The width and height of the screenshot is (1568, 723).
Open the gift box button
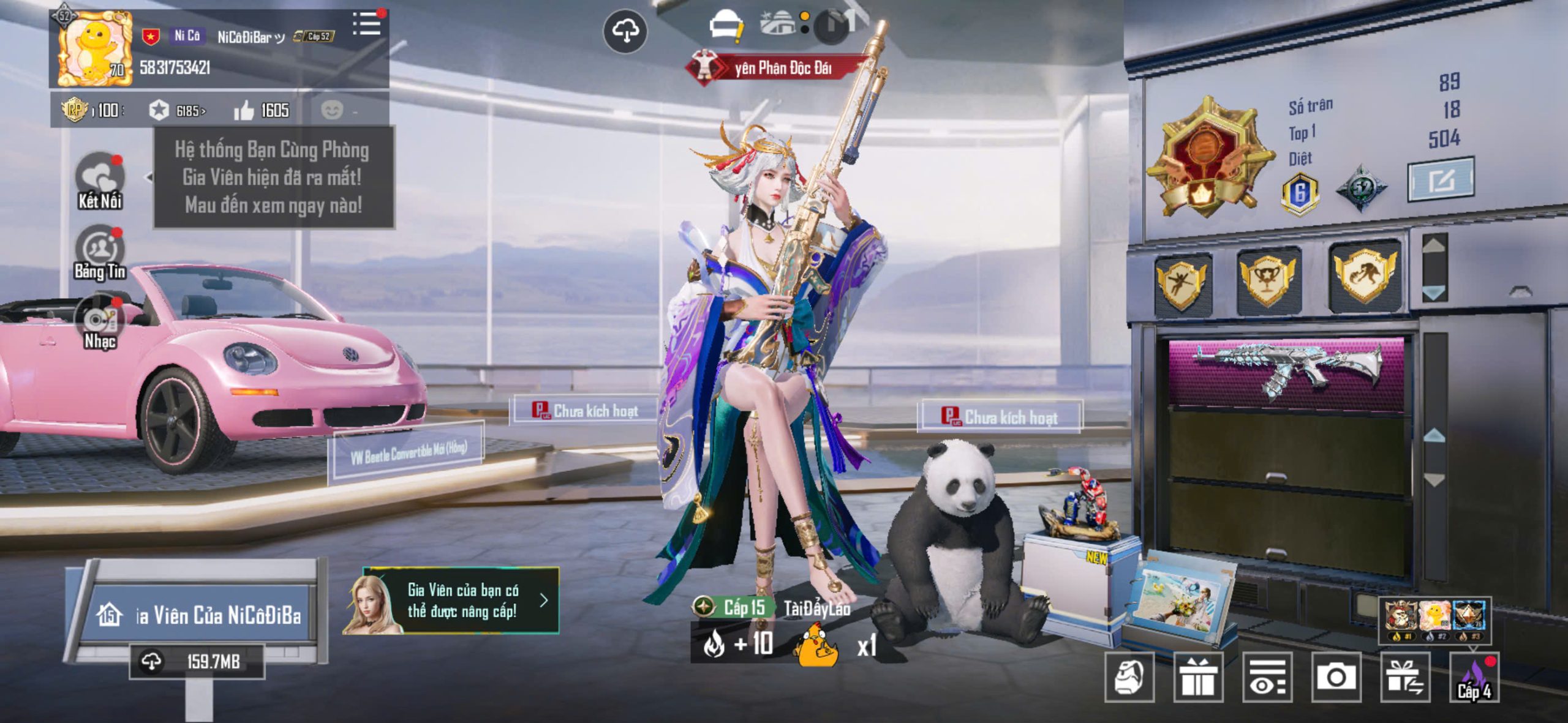(1198, 677)
